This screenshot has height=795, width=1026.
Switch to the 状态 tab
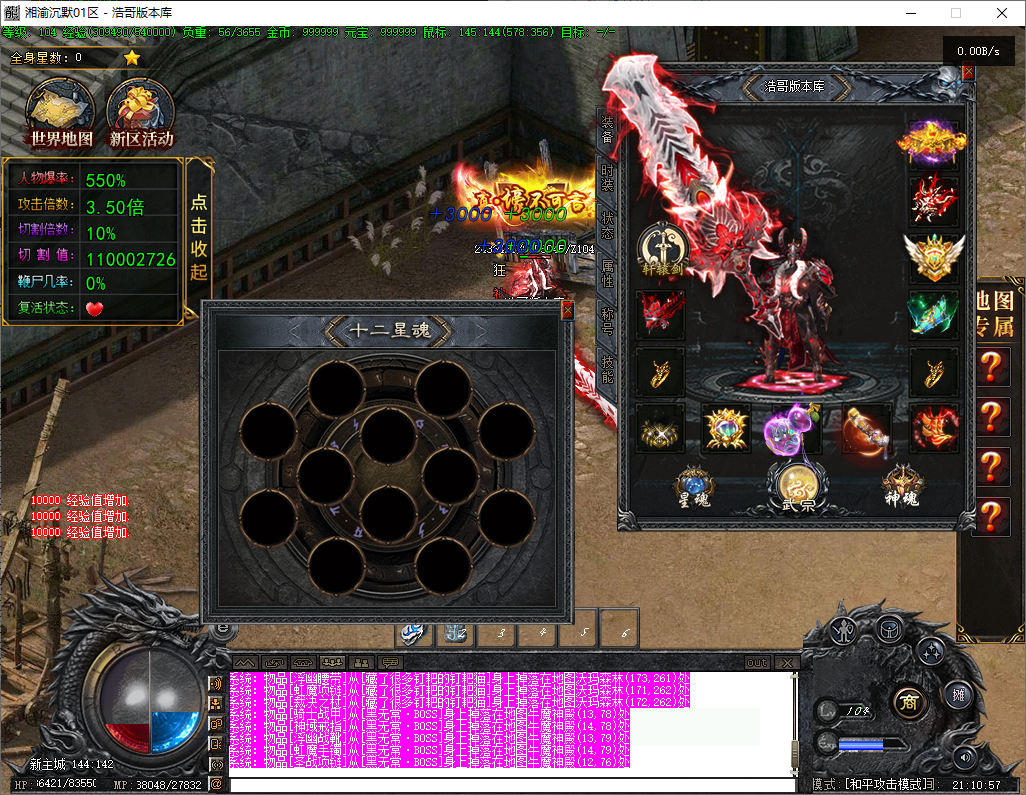coord(607,224)
